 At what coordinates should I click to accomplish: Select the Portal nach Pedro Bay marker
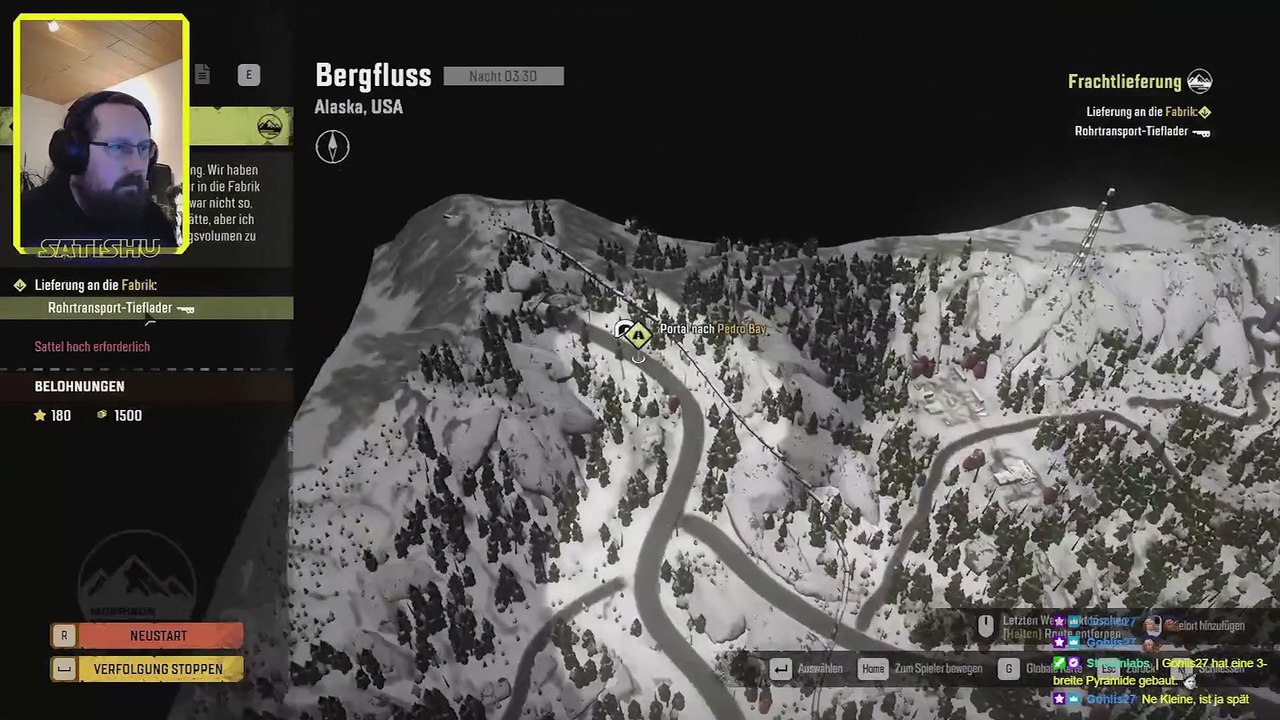tap(638, 334)
